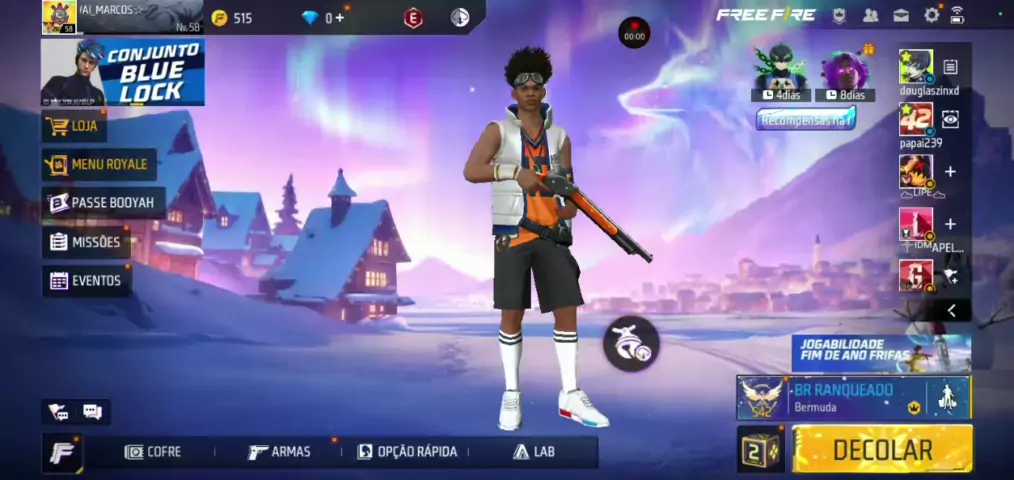Add diamonds with the plus button
Screen dimensions: 1014x480
pos(340,18)
